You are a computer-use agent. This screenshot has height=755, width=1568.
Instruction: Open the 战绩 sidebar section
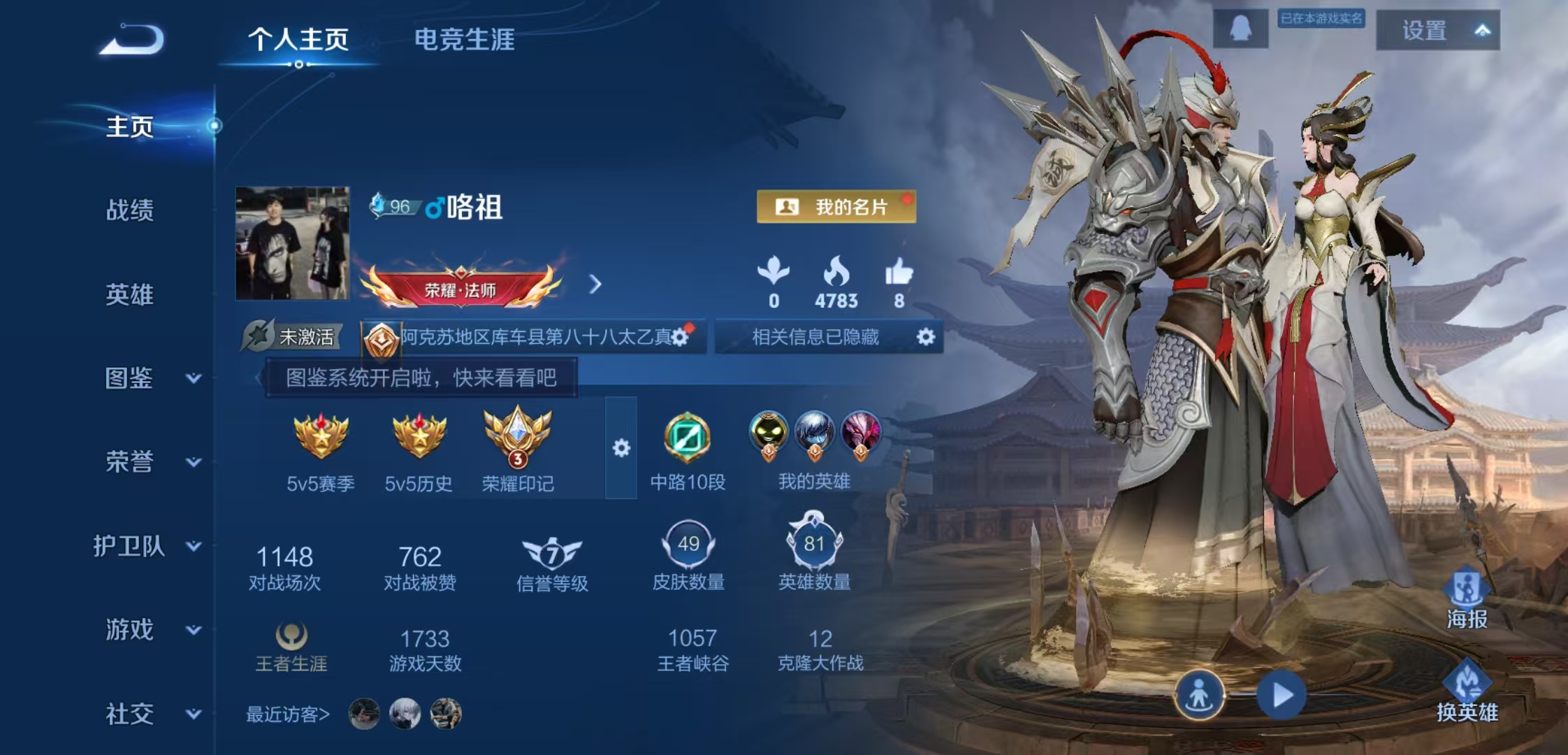pos(129,210)
